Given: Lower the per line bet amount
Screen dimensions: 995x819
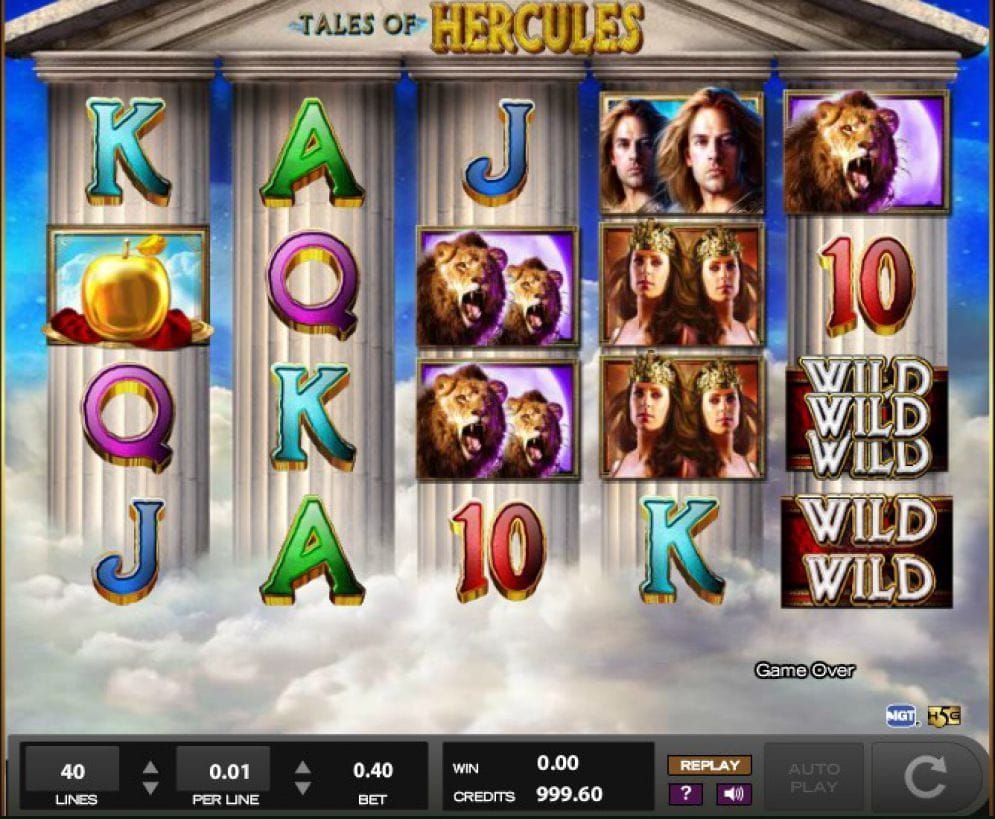Looking at the screenshot, I should 302,788.
